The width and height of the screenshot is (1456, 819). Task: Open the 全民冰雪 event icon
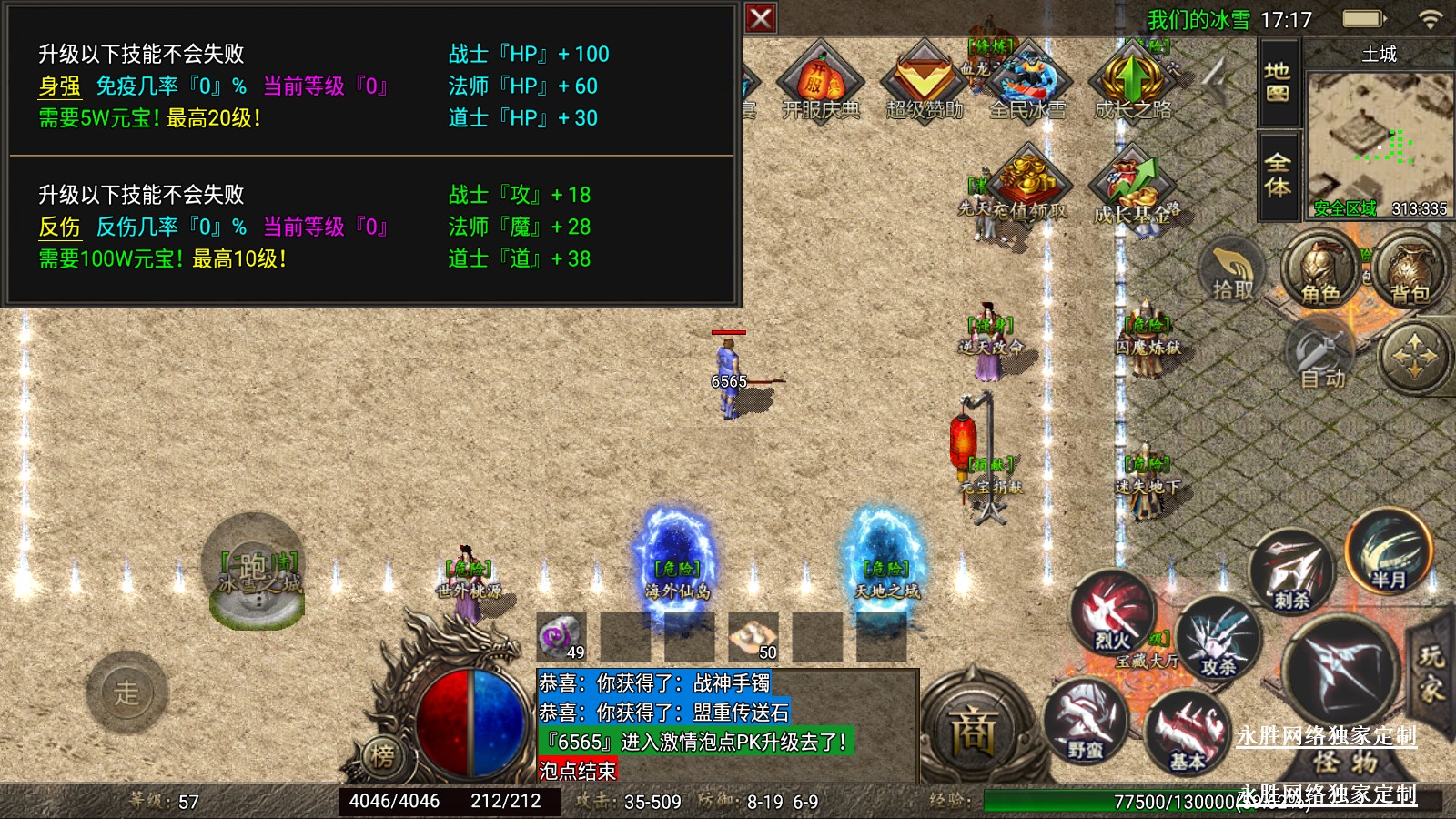click(1027, 82)
